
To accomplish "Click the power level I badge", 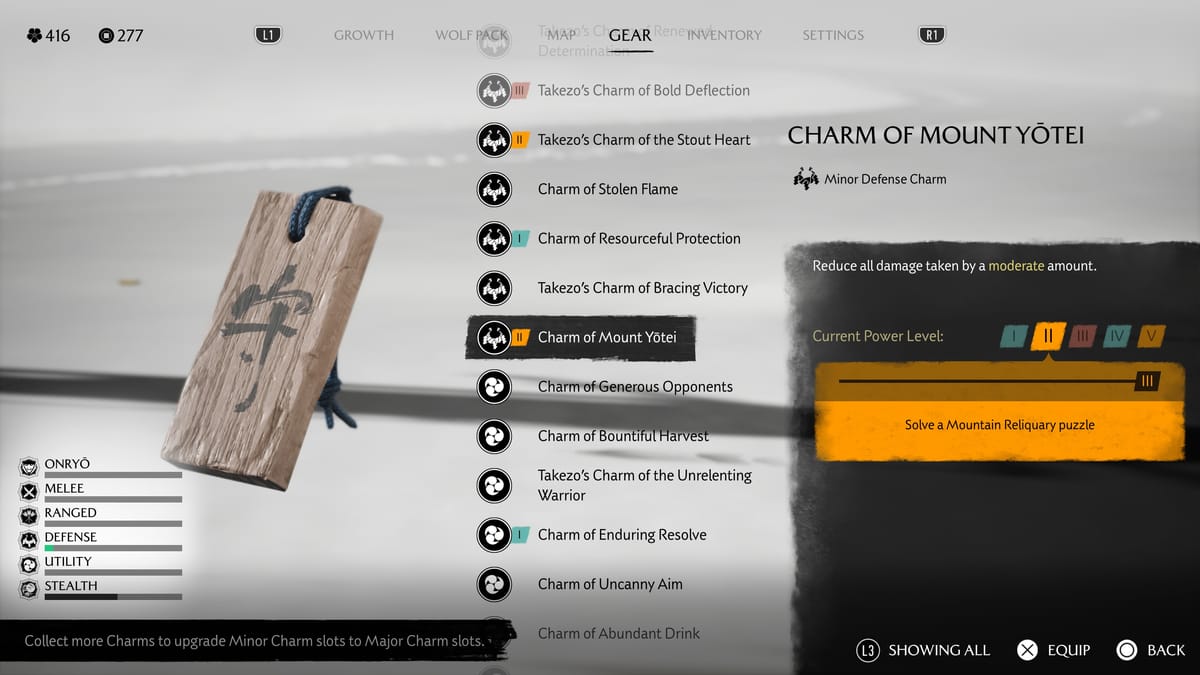I will 1013,336.
